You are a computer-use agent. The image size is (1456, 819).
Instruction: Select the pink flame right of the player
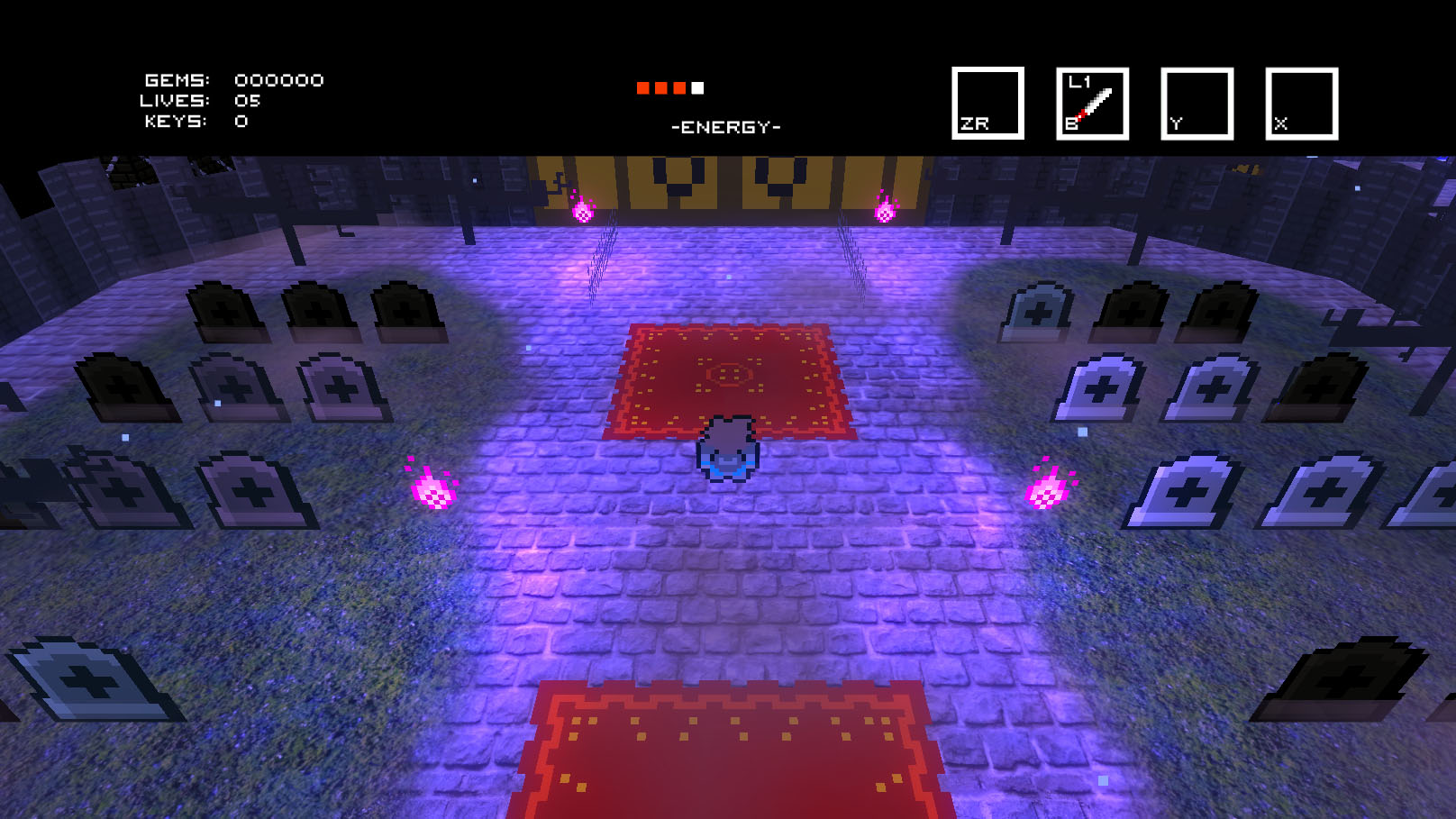click(x=1047, y=491)
